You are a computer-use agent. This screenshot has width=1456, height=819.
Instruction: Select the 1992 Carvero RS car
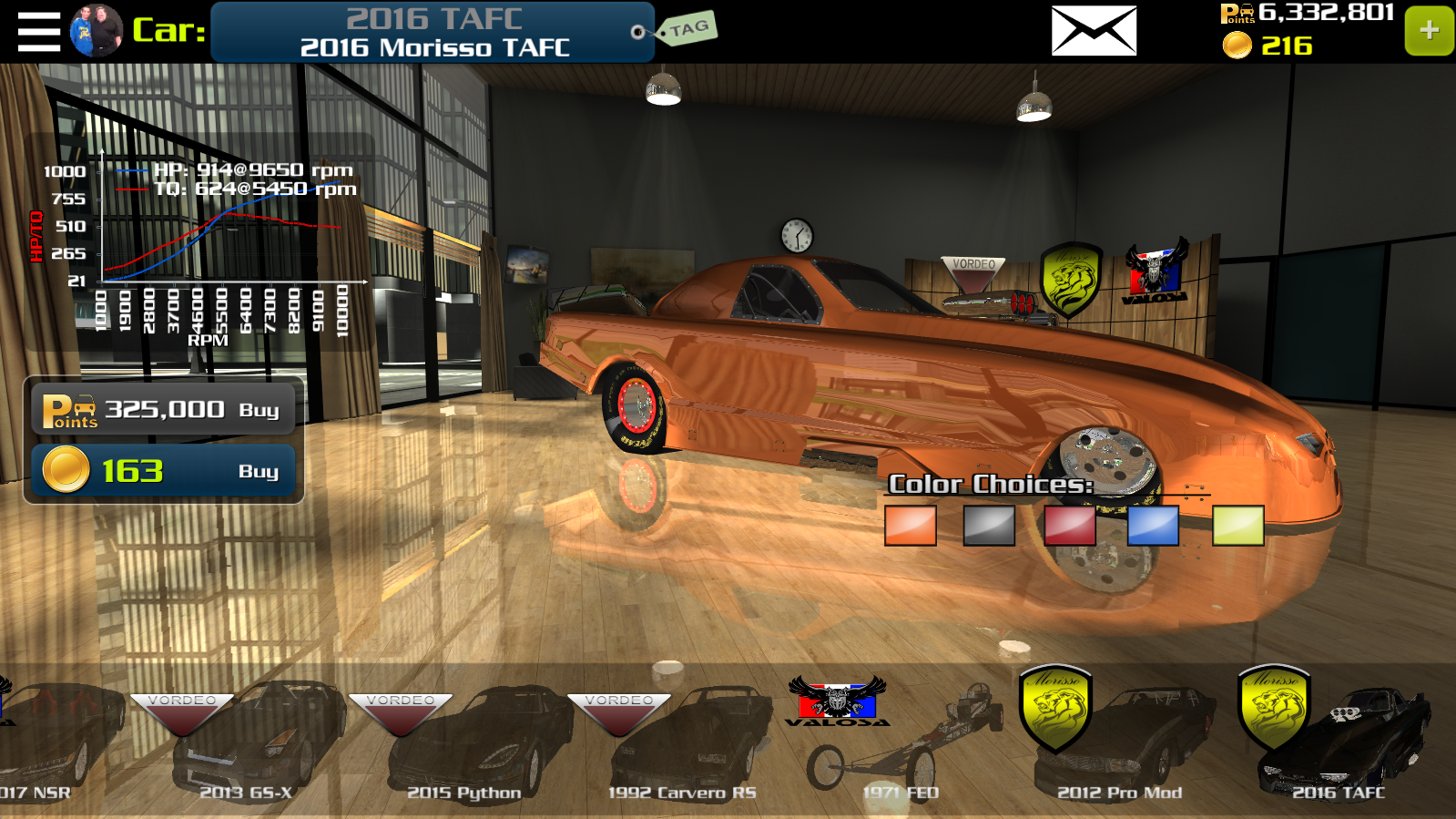(683, 747)
